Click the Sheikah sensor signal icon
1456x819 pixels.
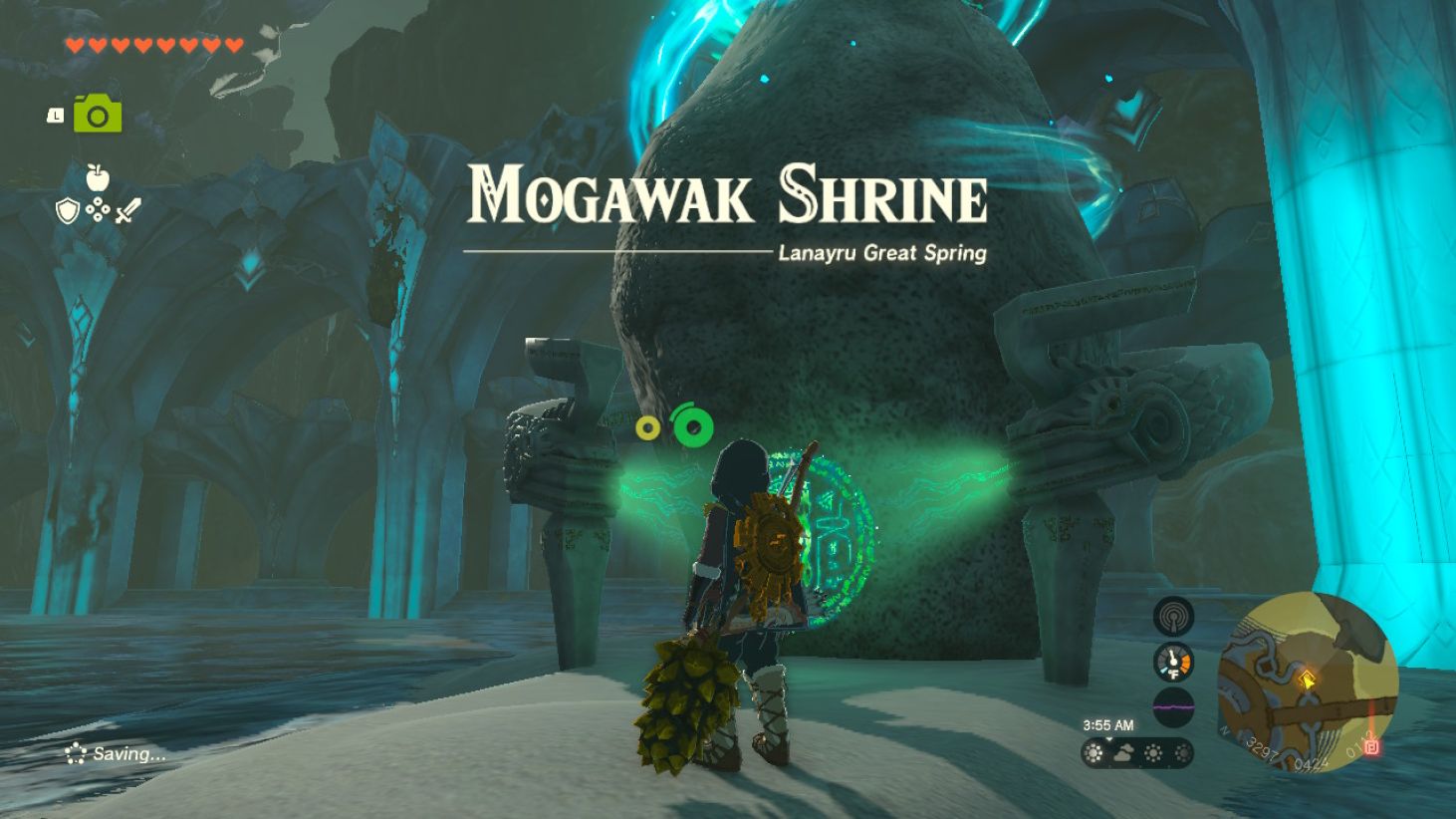(x=1174, y=616)
